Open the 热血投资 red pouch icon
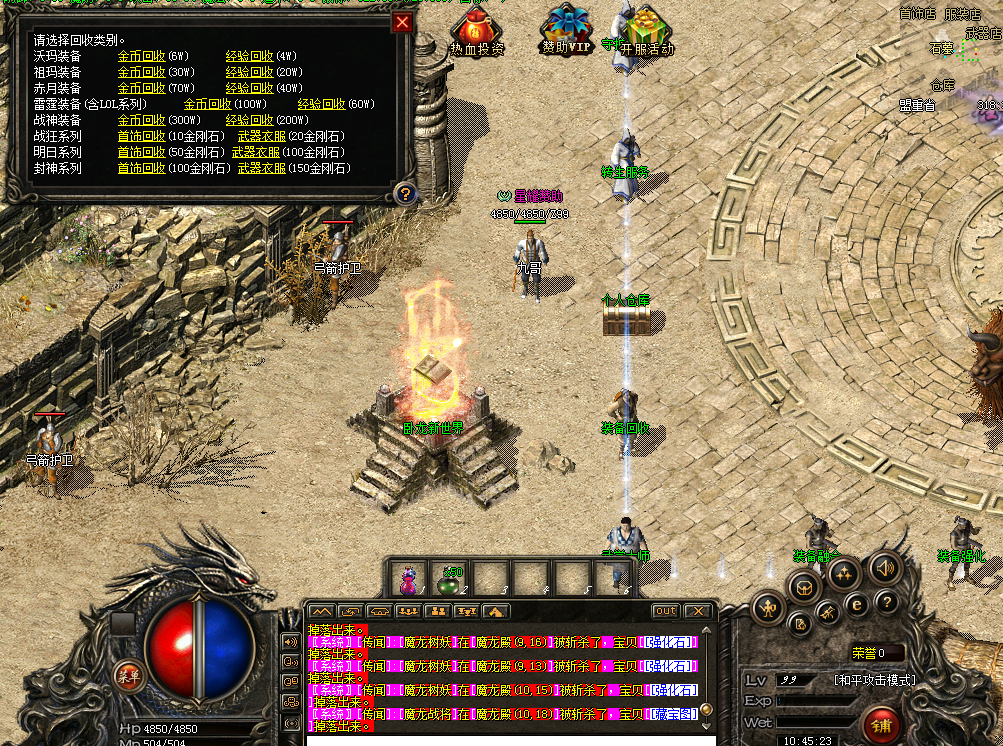1003x746 pixels. click(x=477, y=28)
